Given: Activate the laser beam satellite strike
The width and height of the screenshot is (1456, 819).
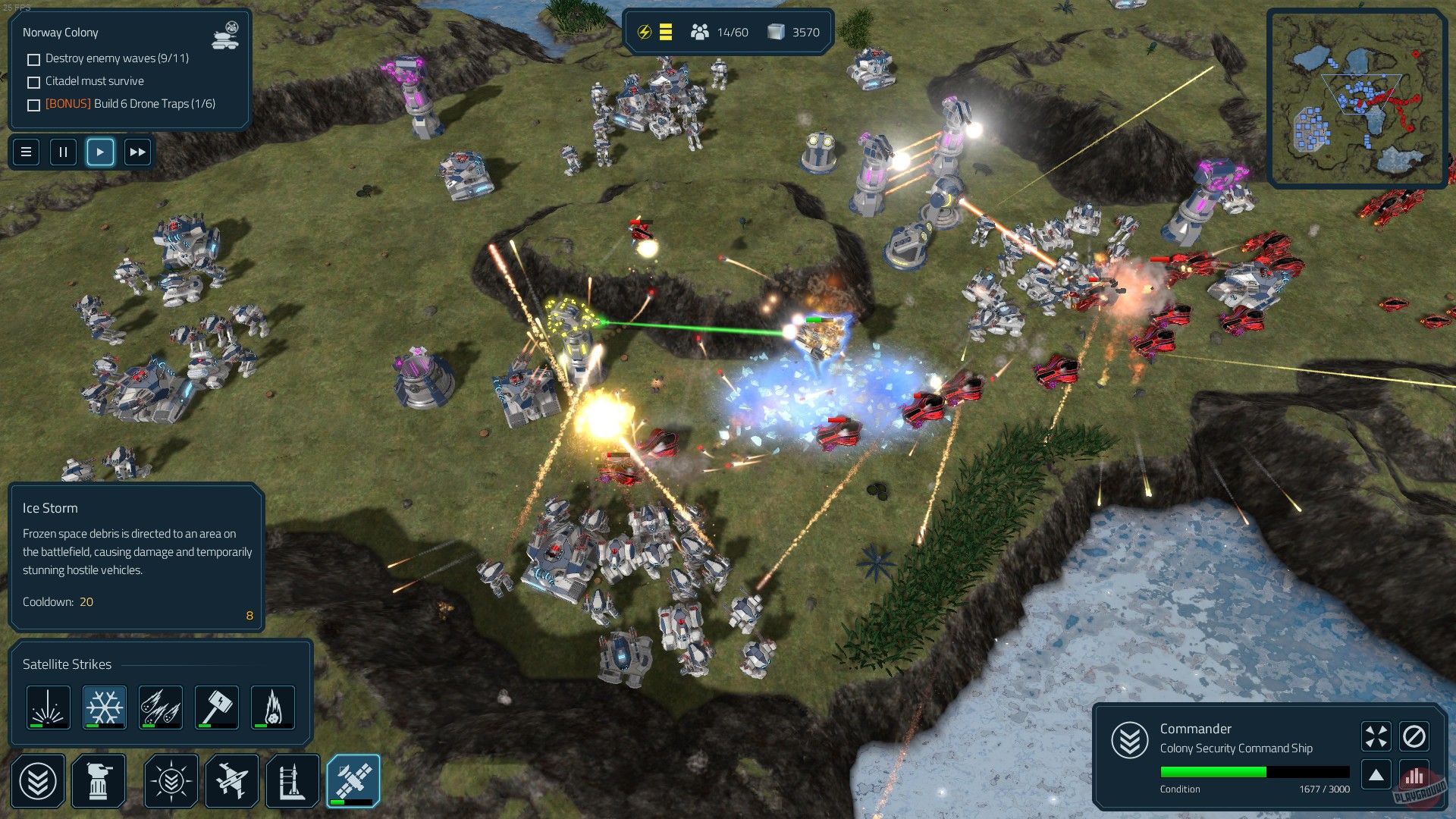Looking at the screenshot, I should (47, 707).
